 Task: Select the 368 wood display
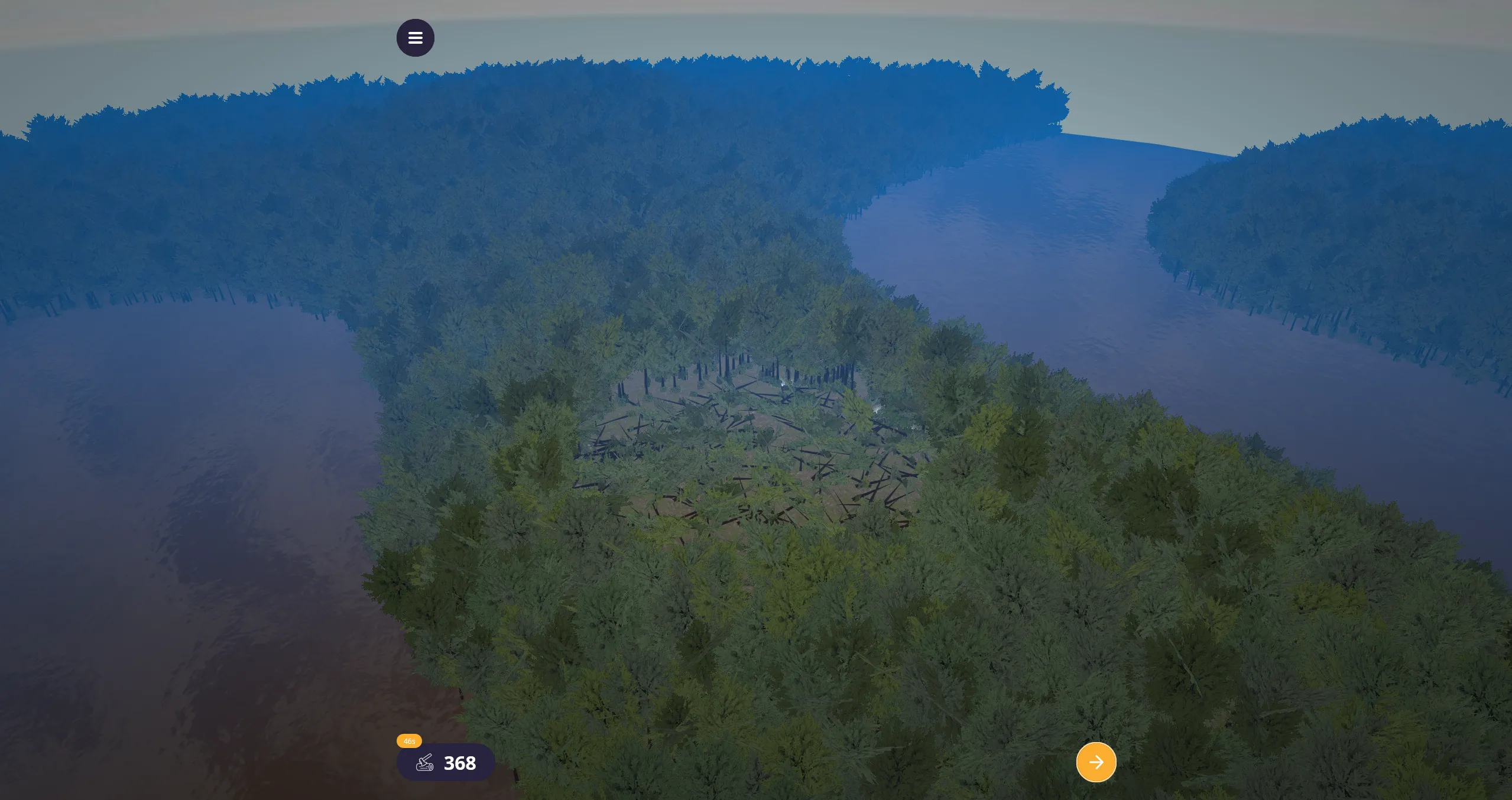coord(460,763)
